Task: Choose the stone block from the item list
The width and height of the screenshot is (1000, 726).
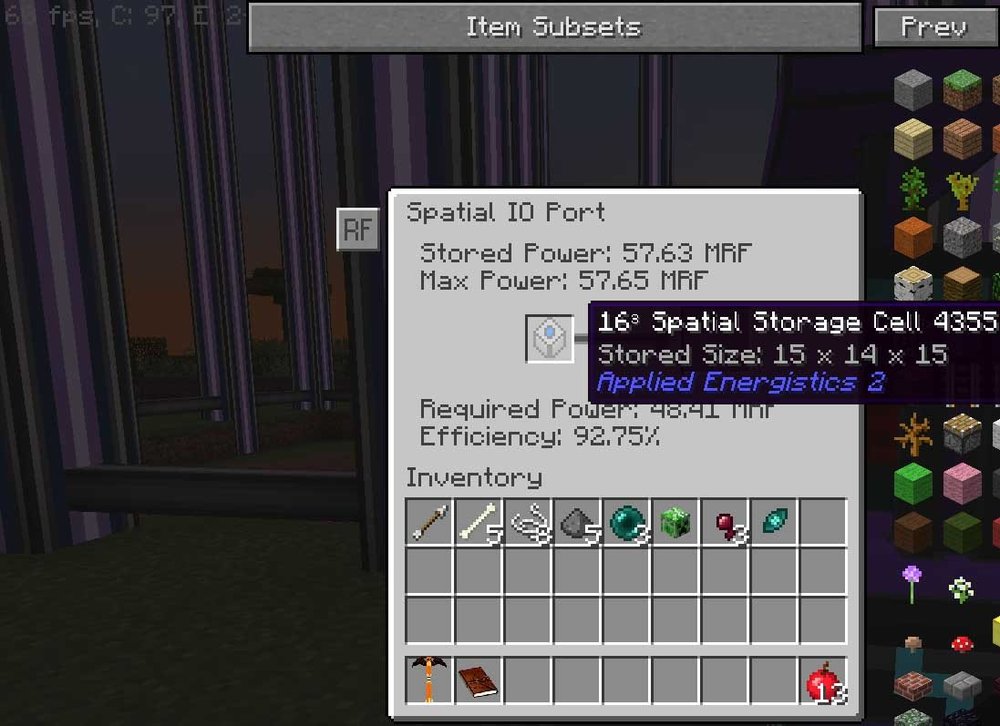Action: point(913,91)
